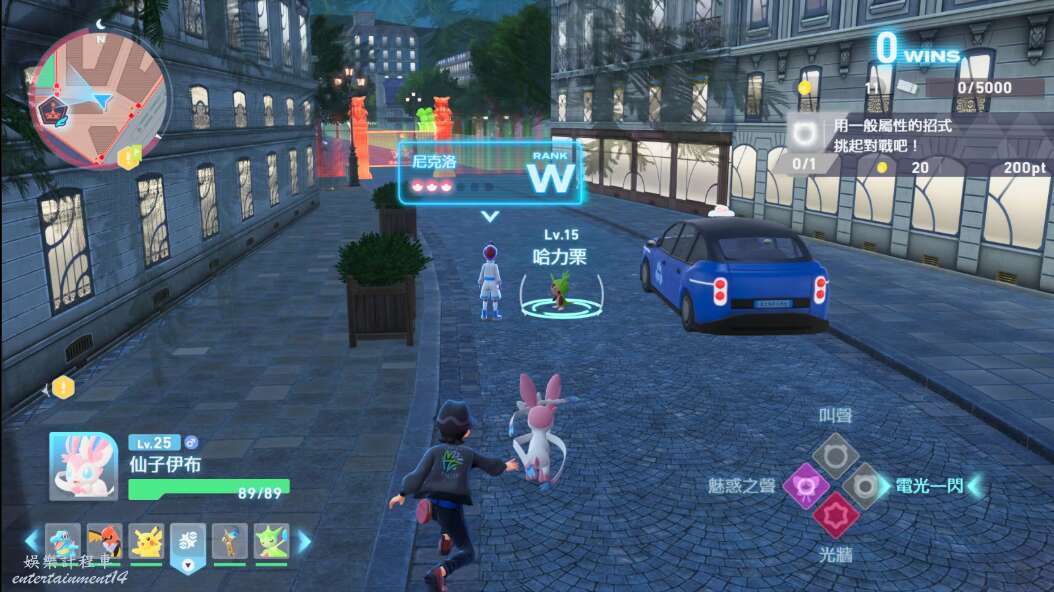Open the circular minimap

tap(98, 98)
